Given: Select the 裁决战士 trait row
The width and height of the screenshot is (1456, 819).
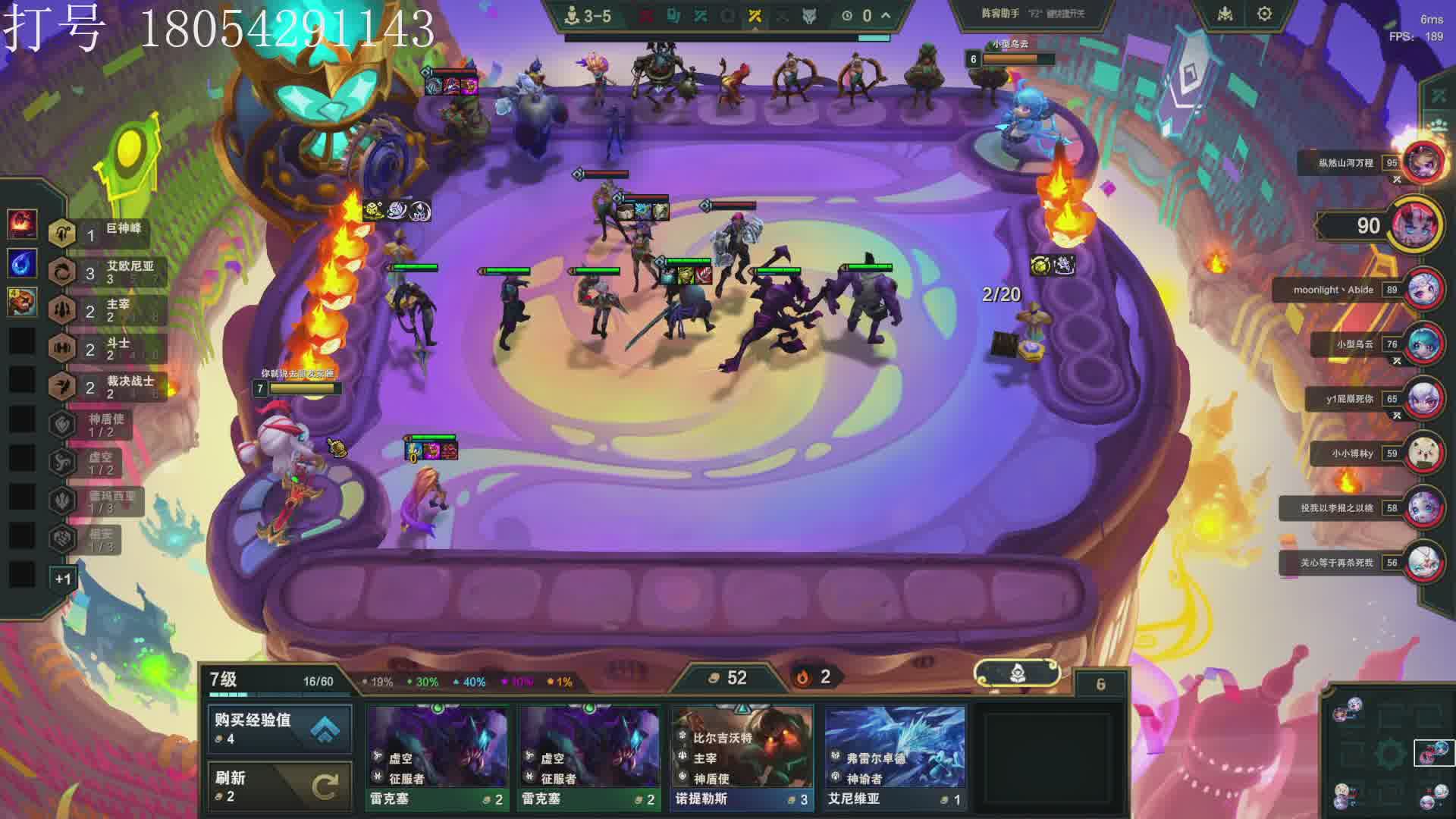Looking at the screenshot, I should click(106, 387).
